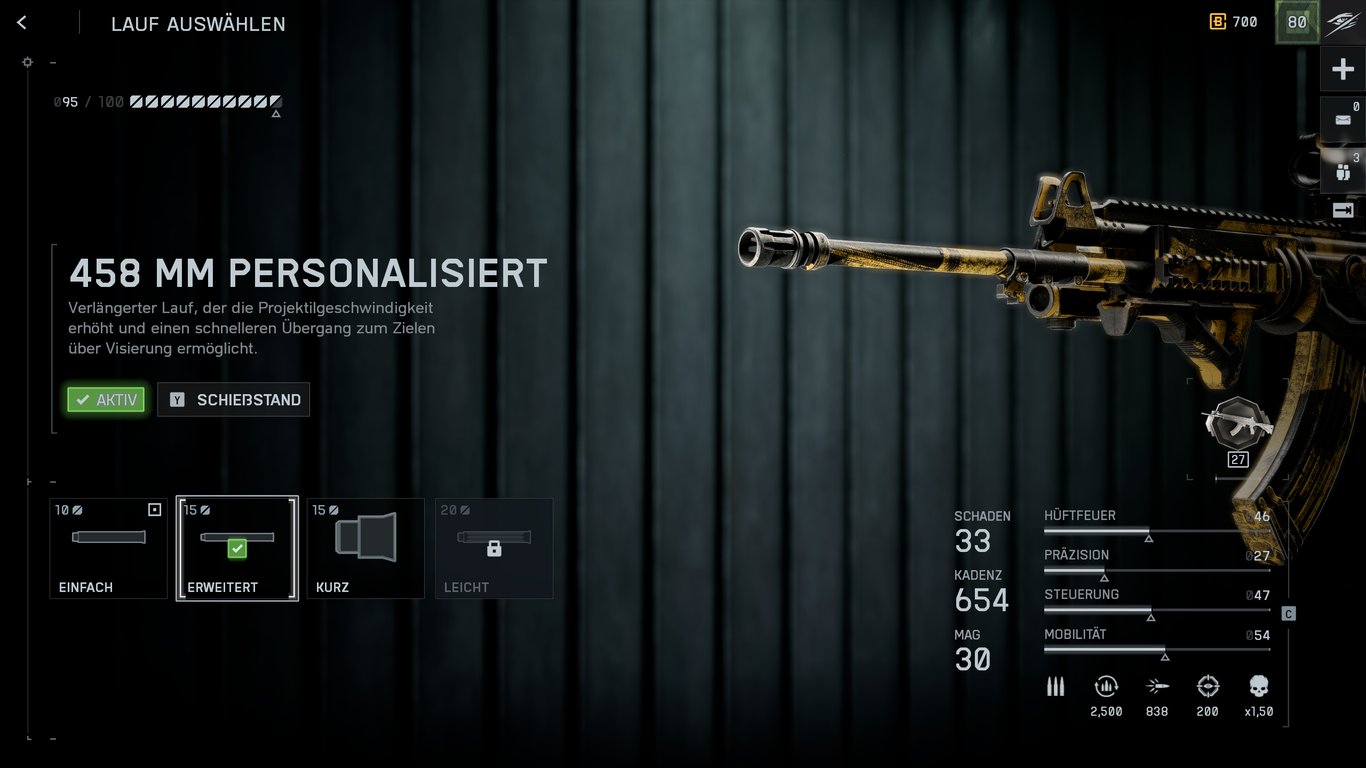1366x768 pixels.
Task: Go back with the top-left arrow
Action: tap(21, 22)
